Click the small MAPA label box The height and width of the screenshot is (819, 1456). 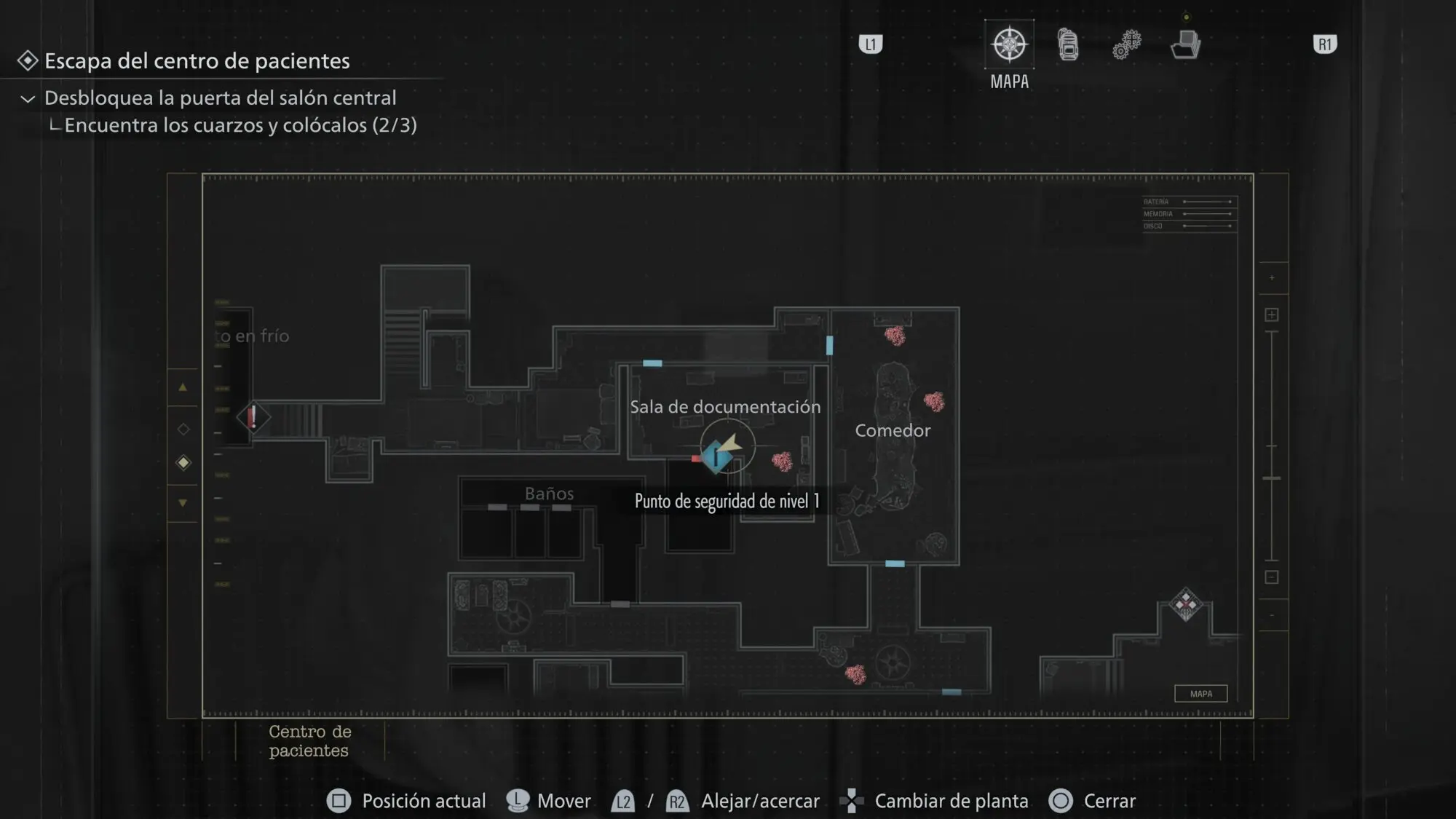tap(1200, 694)
